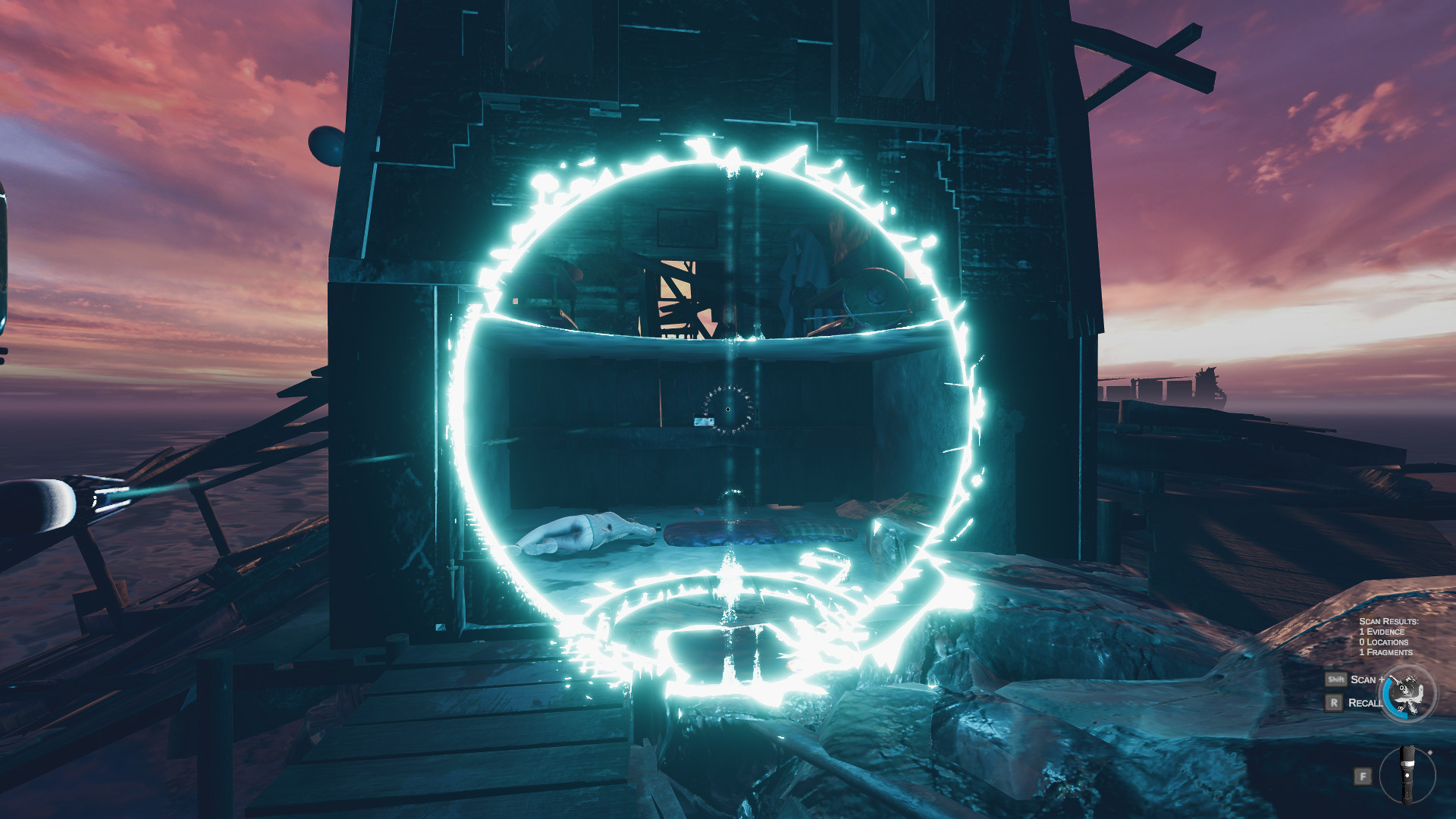Select the flashlight icon near the F prompt
The image size is (1456, 819).
point(1408,775)
